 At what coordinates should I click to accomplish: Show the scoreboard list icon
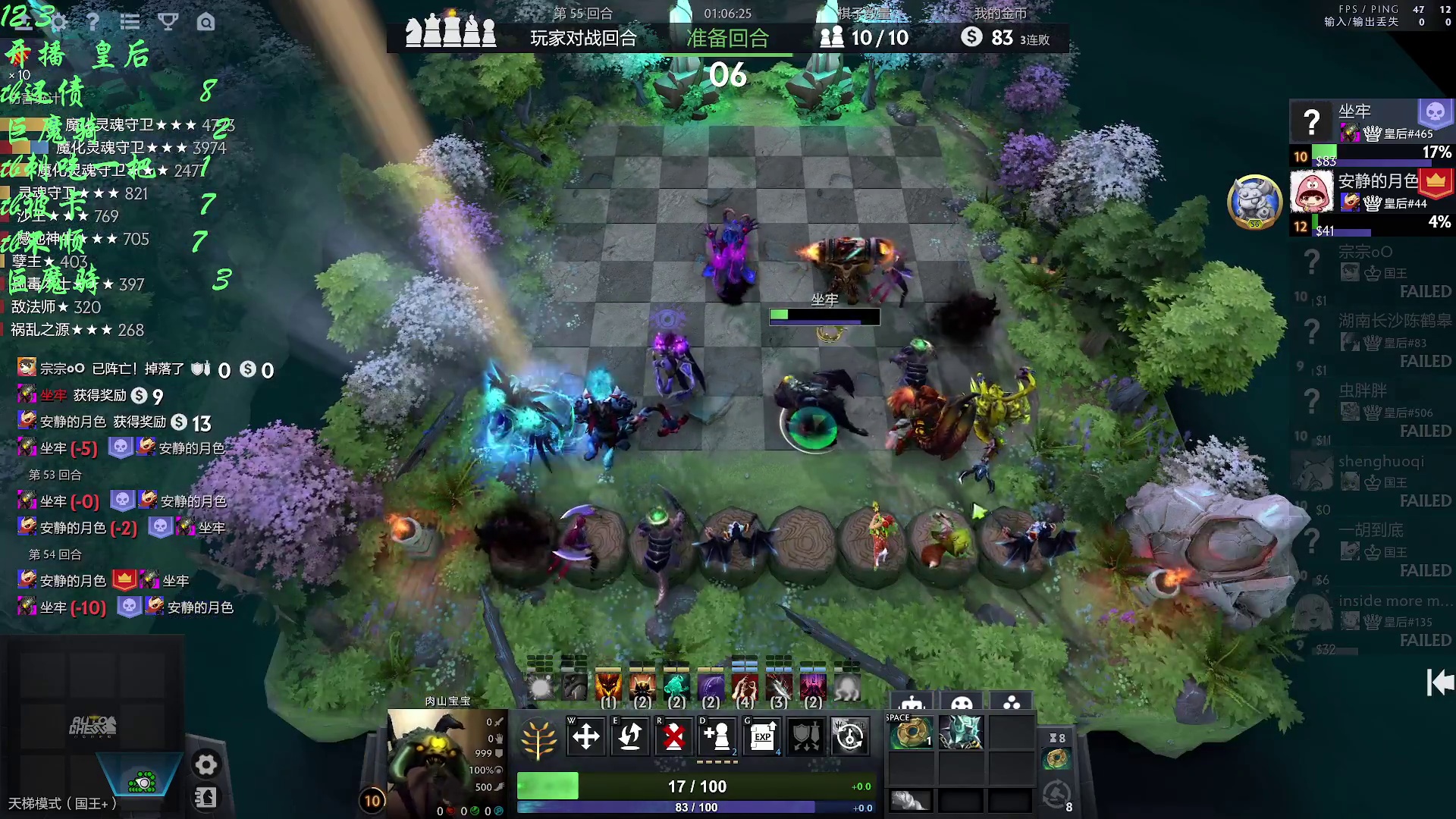tap(130, 22)
